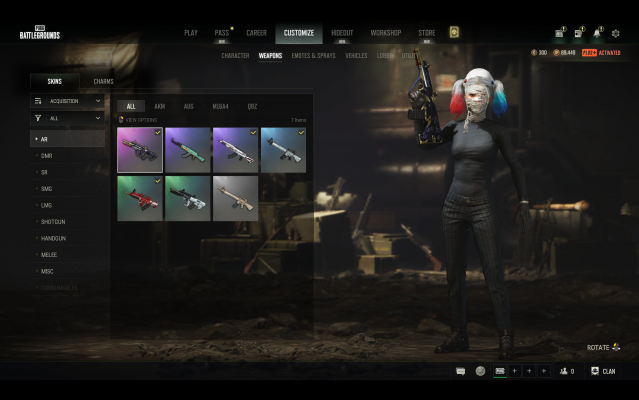Check the notifications bell icon
Image resolution: width=639 pixels, height=400 pixels.
pos(597,33)
